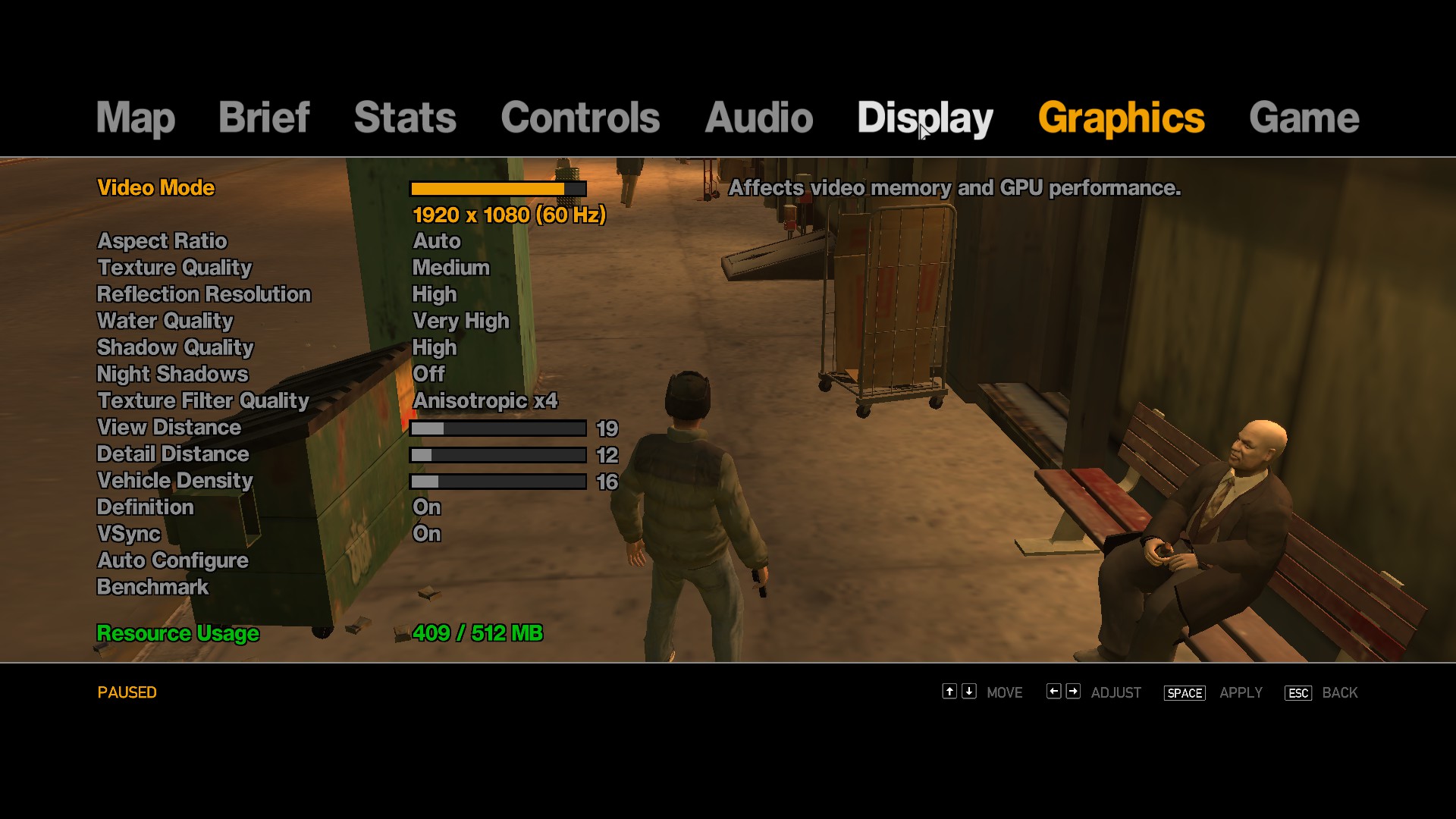Select the Graphics tab
Image resolution: width=1456 pixels, height=819 pixels.
pos(1121,118)
